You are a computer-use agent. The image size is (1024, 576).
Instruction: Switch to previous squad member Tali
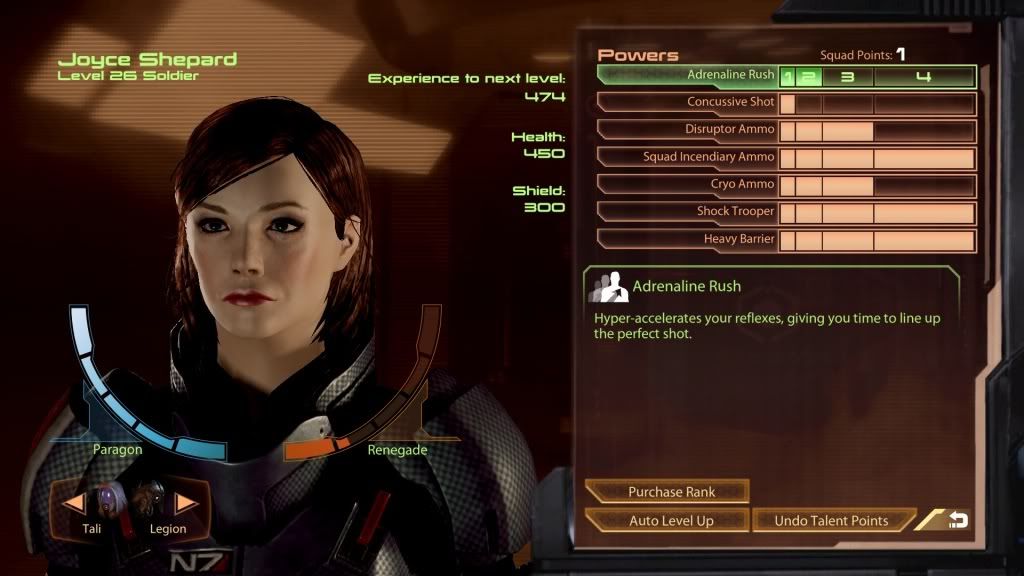pos(75,503)
